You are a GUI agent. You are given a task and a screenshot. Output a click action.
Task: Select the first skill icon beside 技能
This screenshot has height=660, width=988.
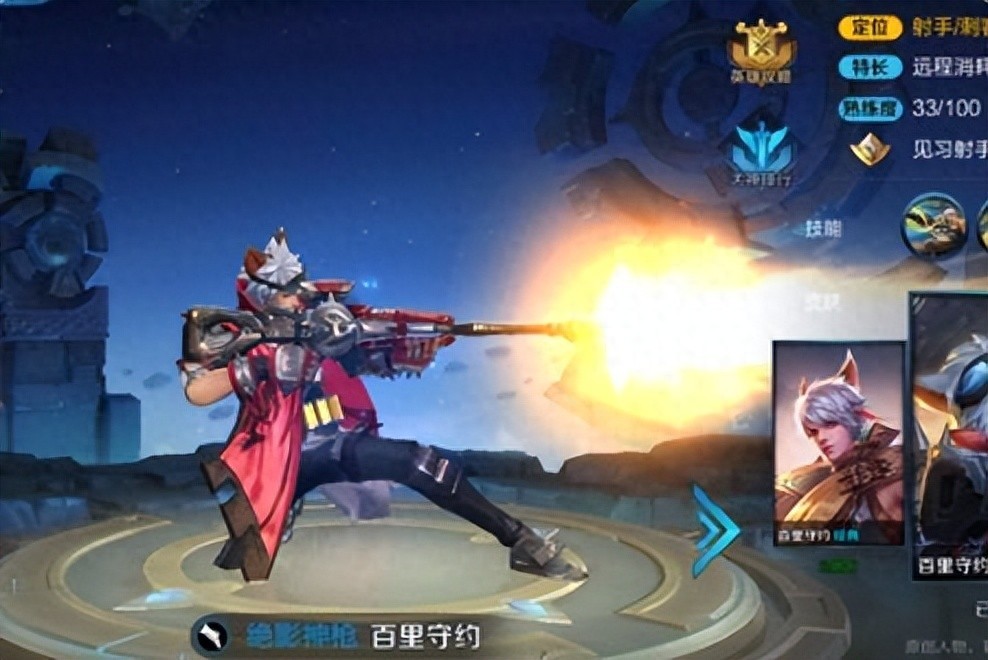[932, 224]
